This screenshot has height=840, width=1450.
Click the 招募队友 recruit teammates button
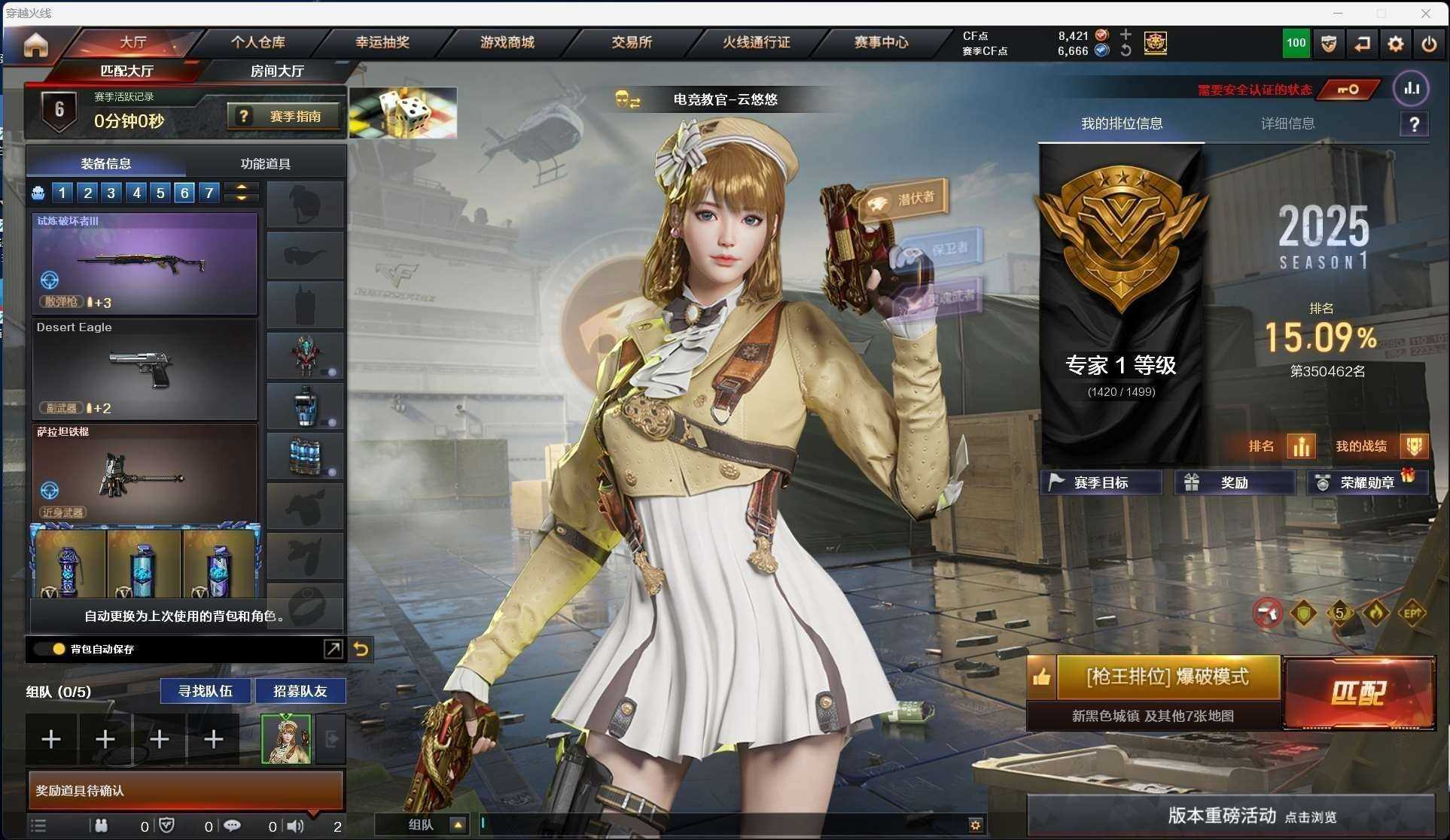300,691
